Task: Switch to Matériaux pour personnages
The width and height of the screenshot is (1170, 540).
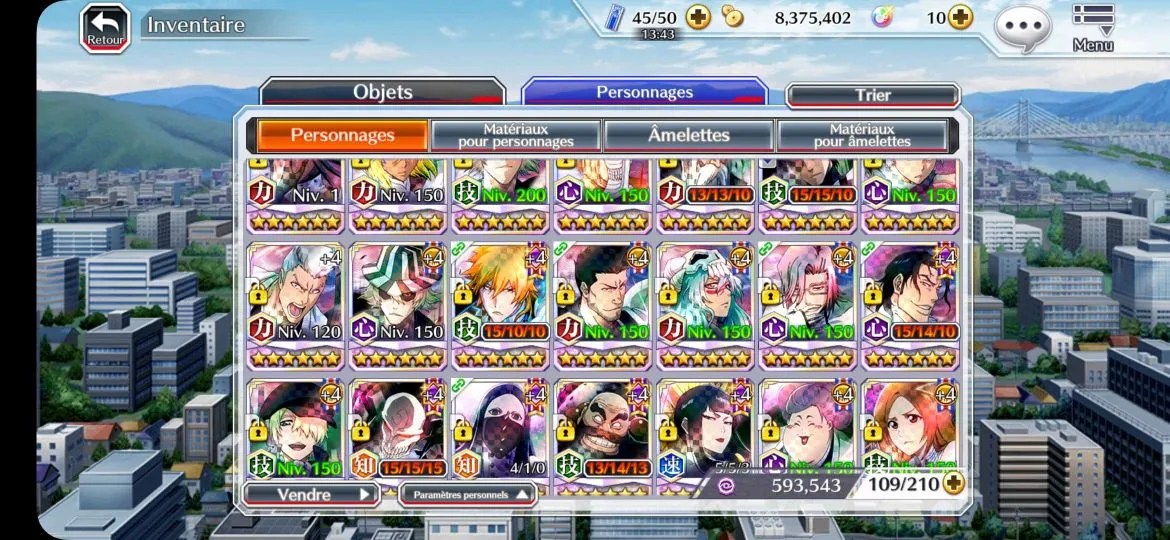Action: 515,135
